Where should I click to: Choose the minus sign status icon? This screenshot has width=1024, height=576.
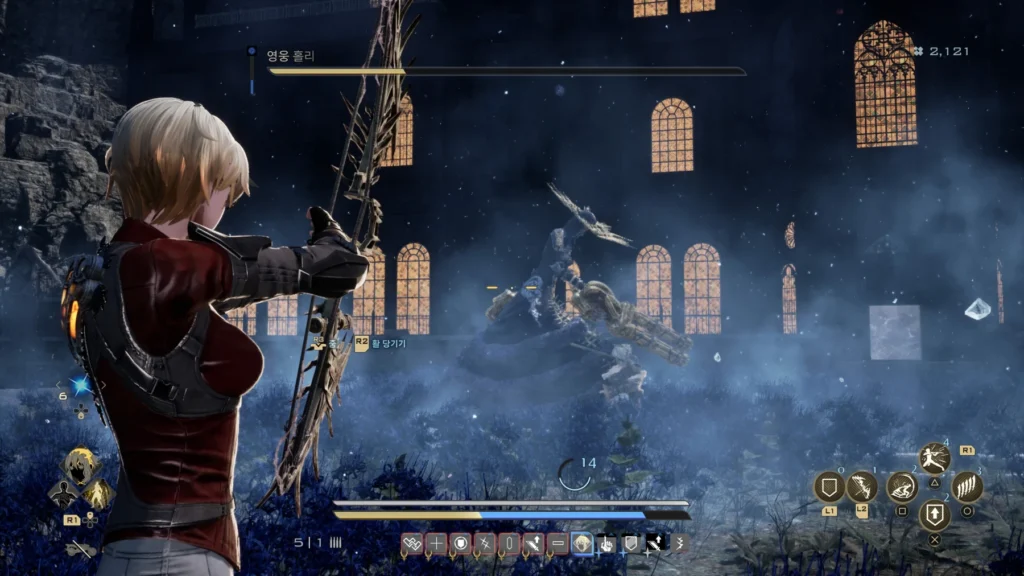pos(558,544)
